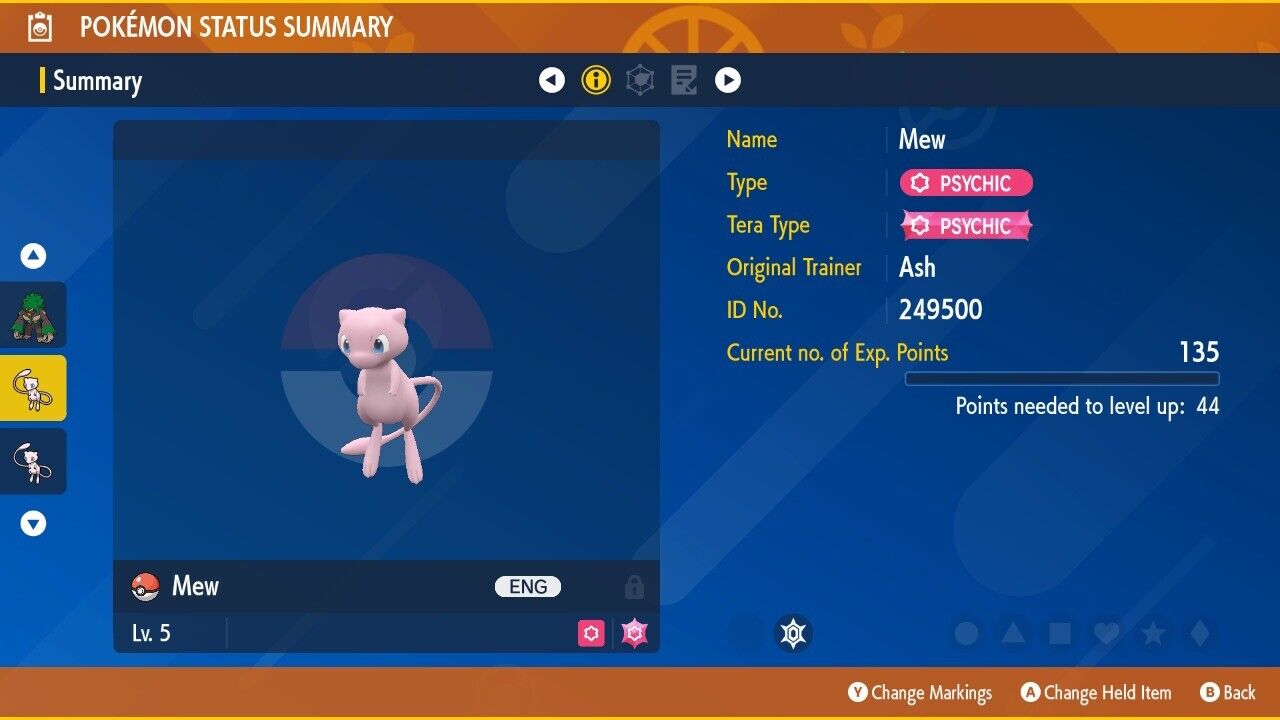This screenshot has height=720, width=1280.
Task: Select the Trevenant party slot
Action: tap(34, 315)
